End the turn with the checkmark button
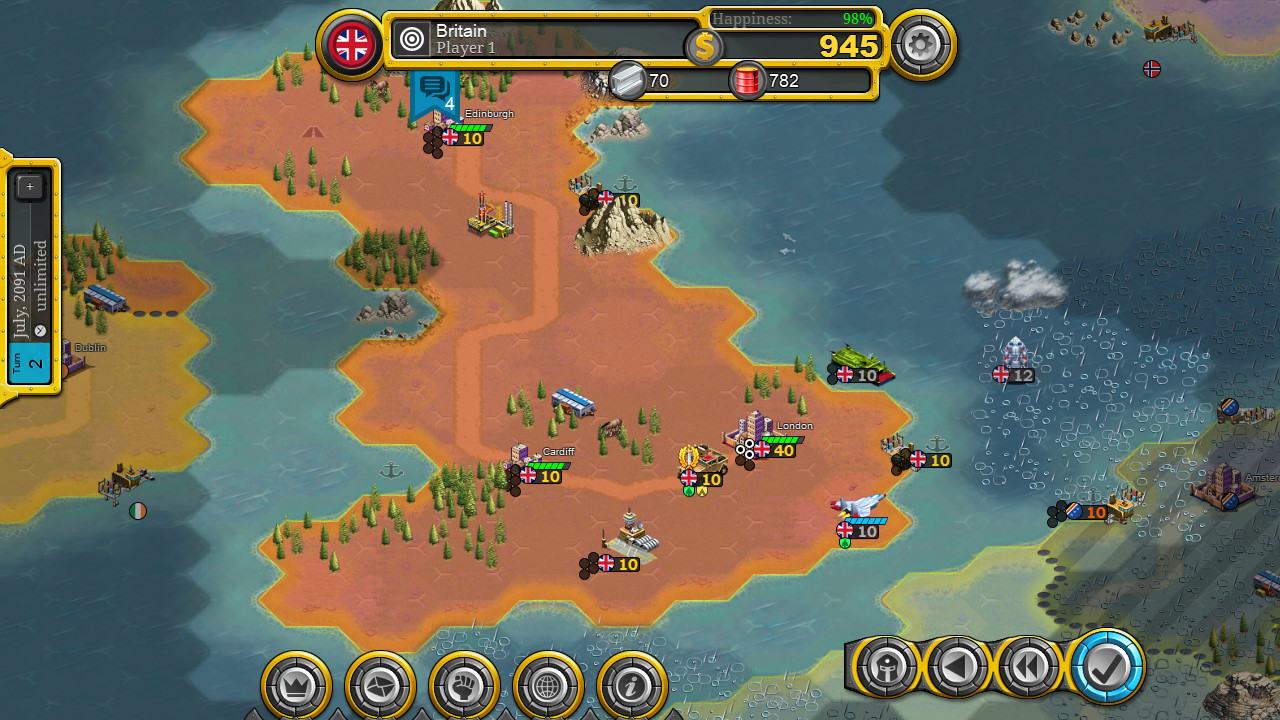 [x=1107, y=666]
